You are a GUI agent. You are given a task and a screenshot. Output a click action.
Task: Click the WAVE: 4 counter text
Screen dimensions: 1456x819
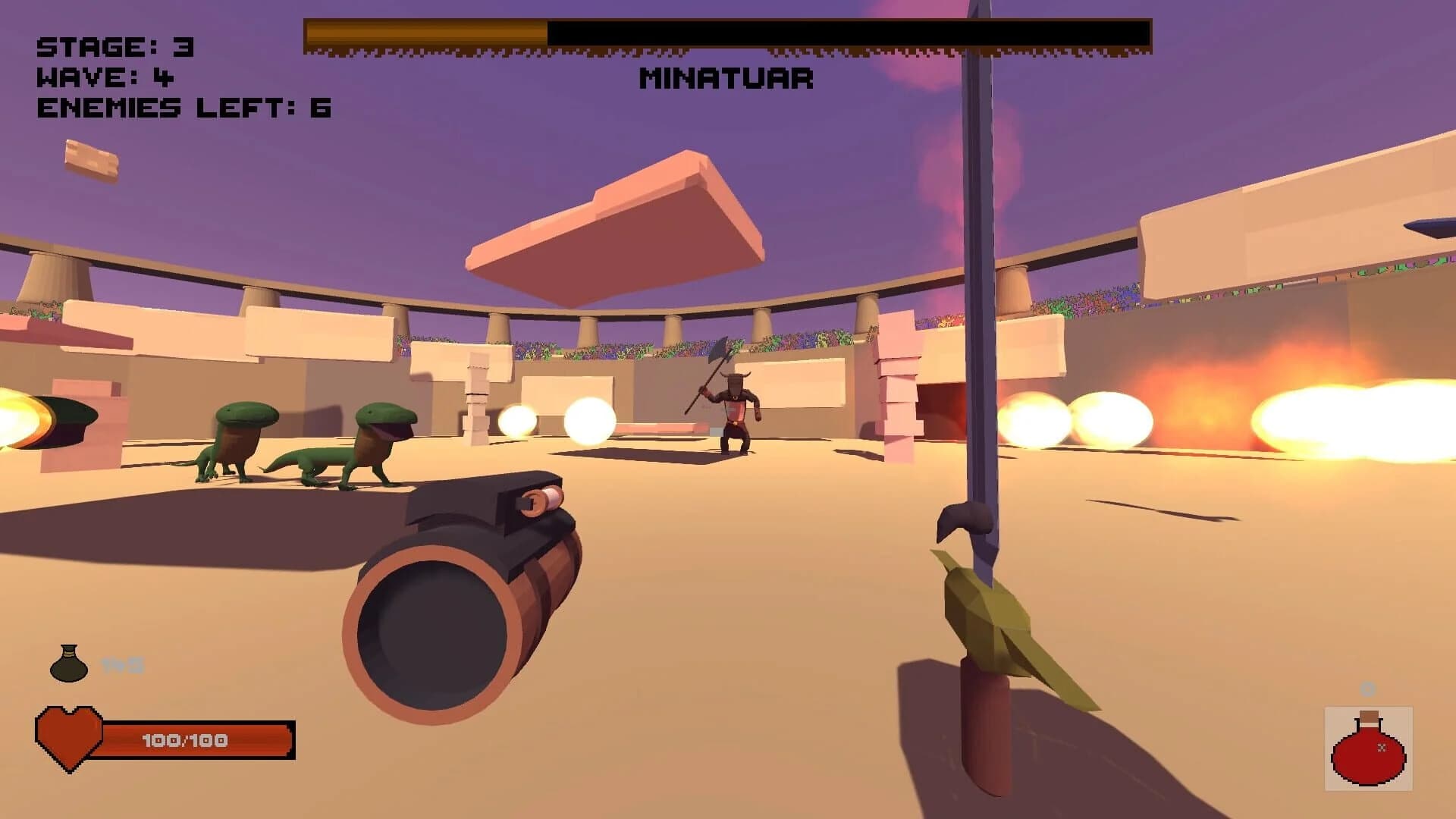(102, 78)
